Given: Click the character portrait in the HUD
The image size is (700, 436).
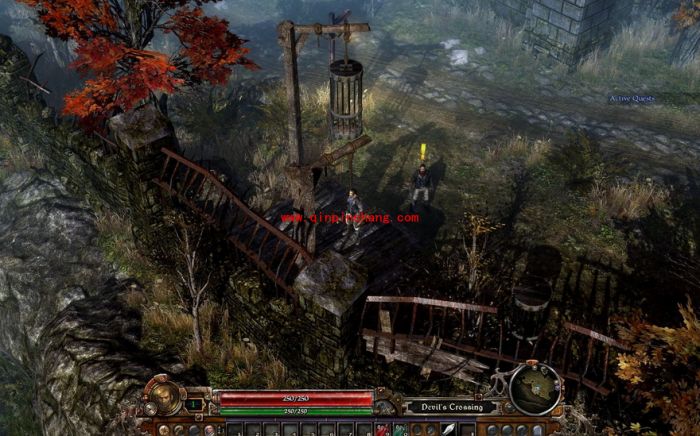Looking at the screenshot, I should point(163,394).
